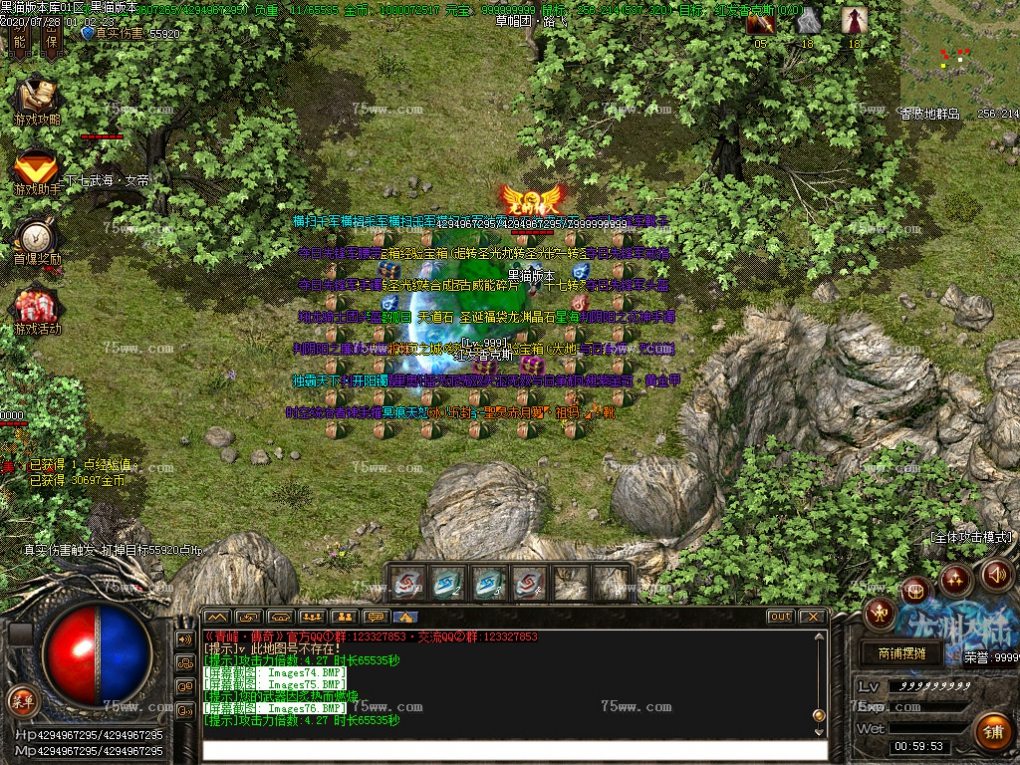Open the minimap in the corner

pos(958,60)
